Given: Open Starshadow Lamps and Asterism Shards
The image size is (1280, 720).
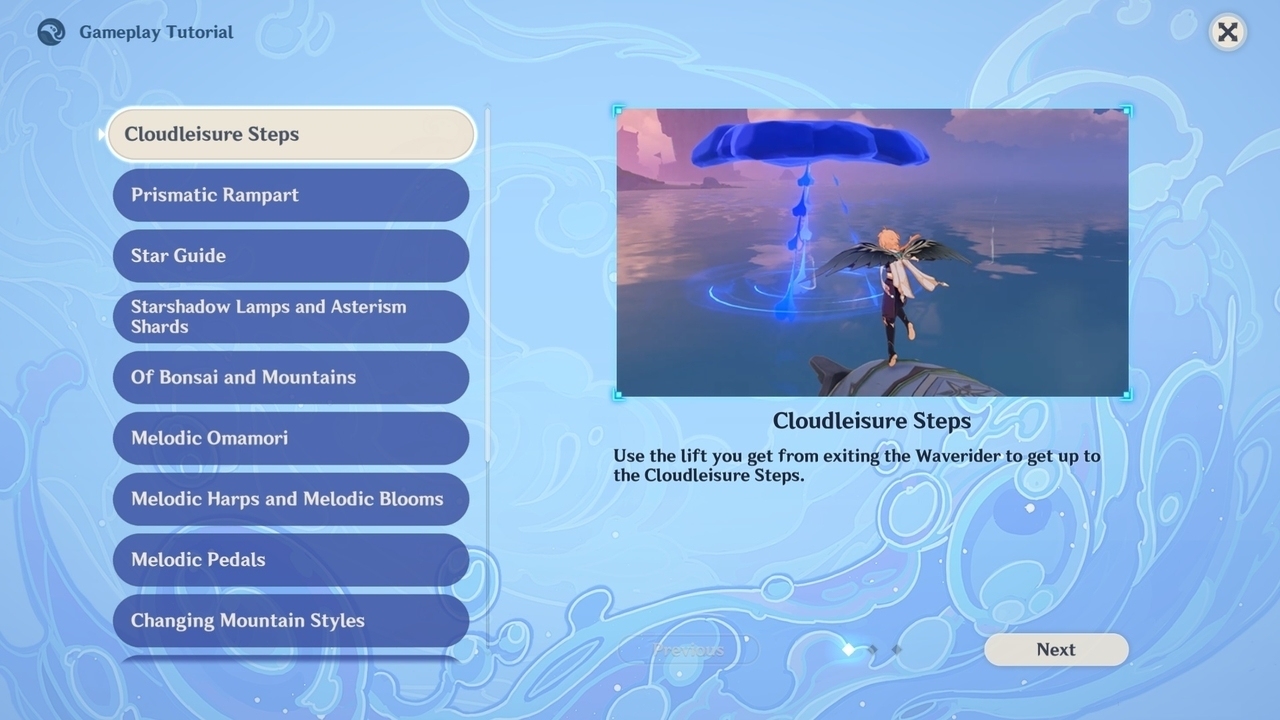Looking at the screenshot, I should [290, 317].
